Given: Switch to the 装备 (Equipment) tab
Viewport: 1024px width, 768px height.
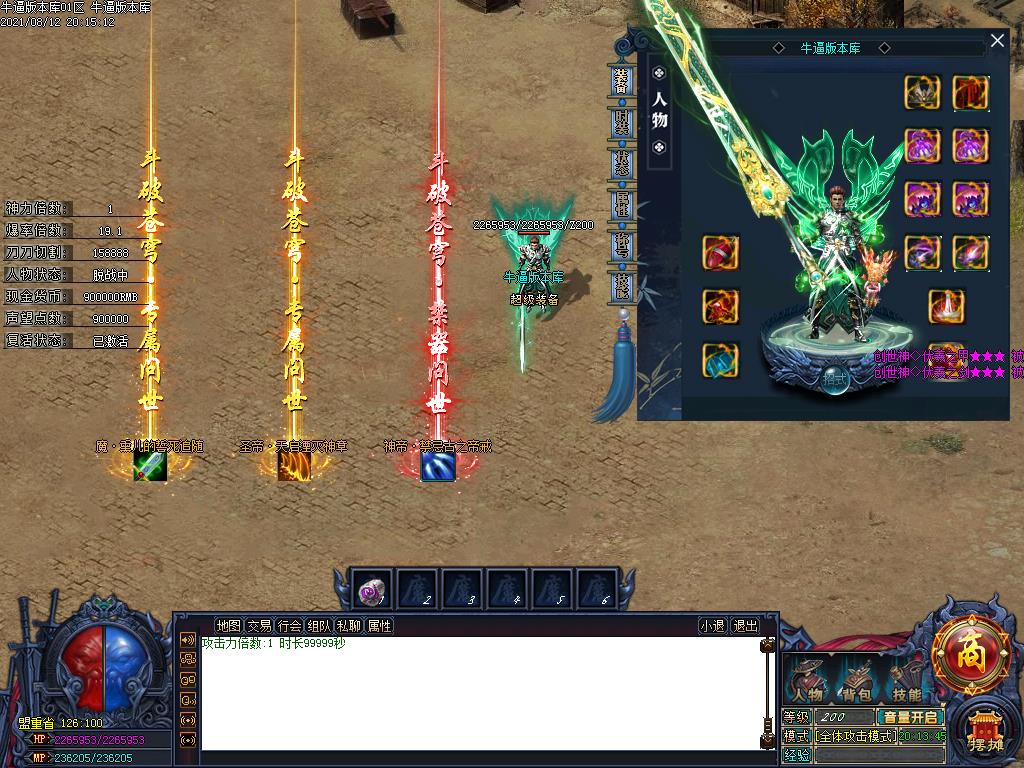Looking at the screenshot, I should click(621, 82).
